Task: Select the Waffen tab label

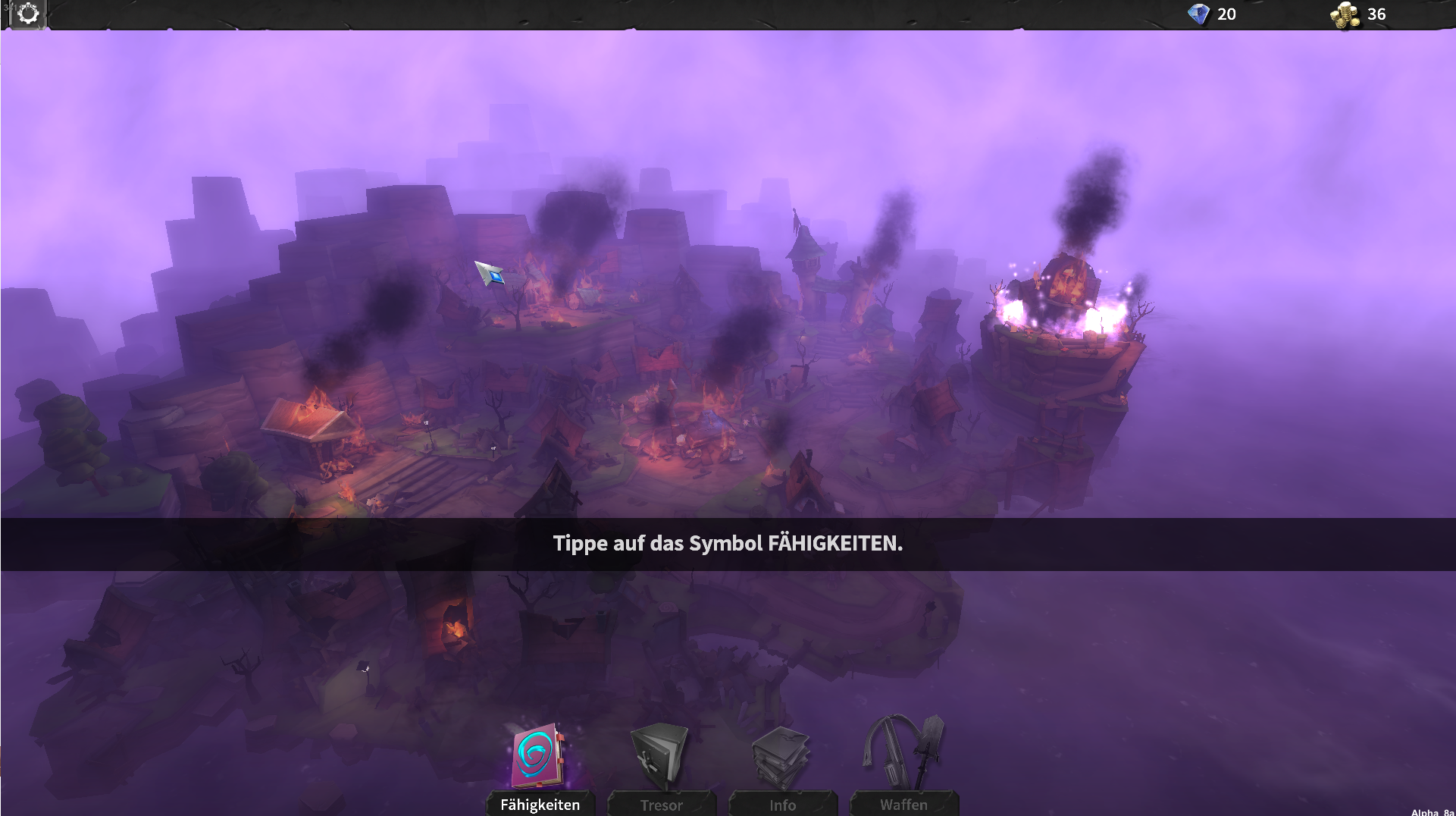Action: click(x=903, y=805)
